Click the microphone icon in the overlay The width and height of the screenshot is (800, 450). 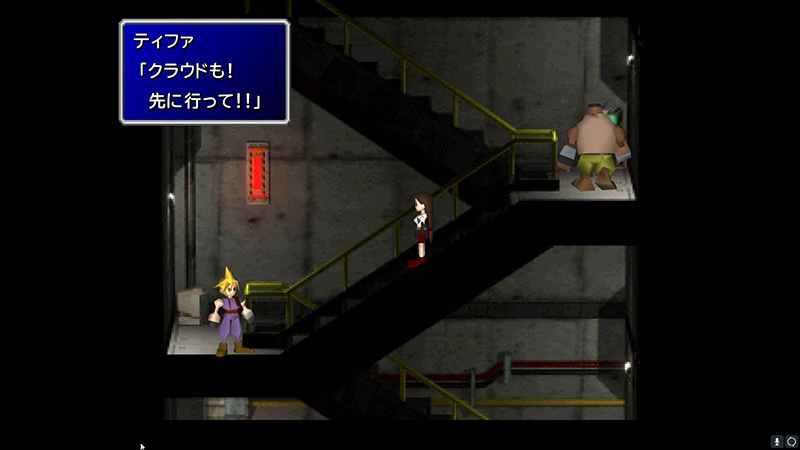point(777,441)
